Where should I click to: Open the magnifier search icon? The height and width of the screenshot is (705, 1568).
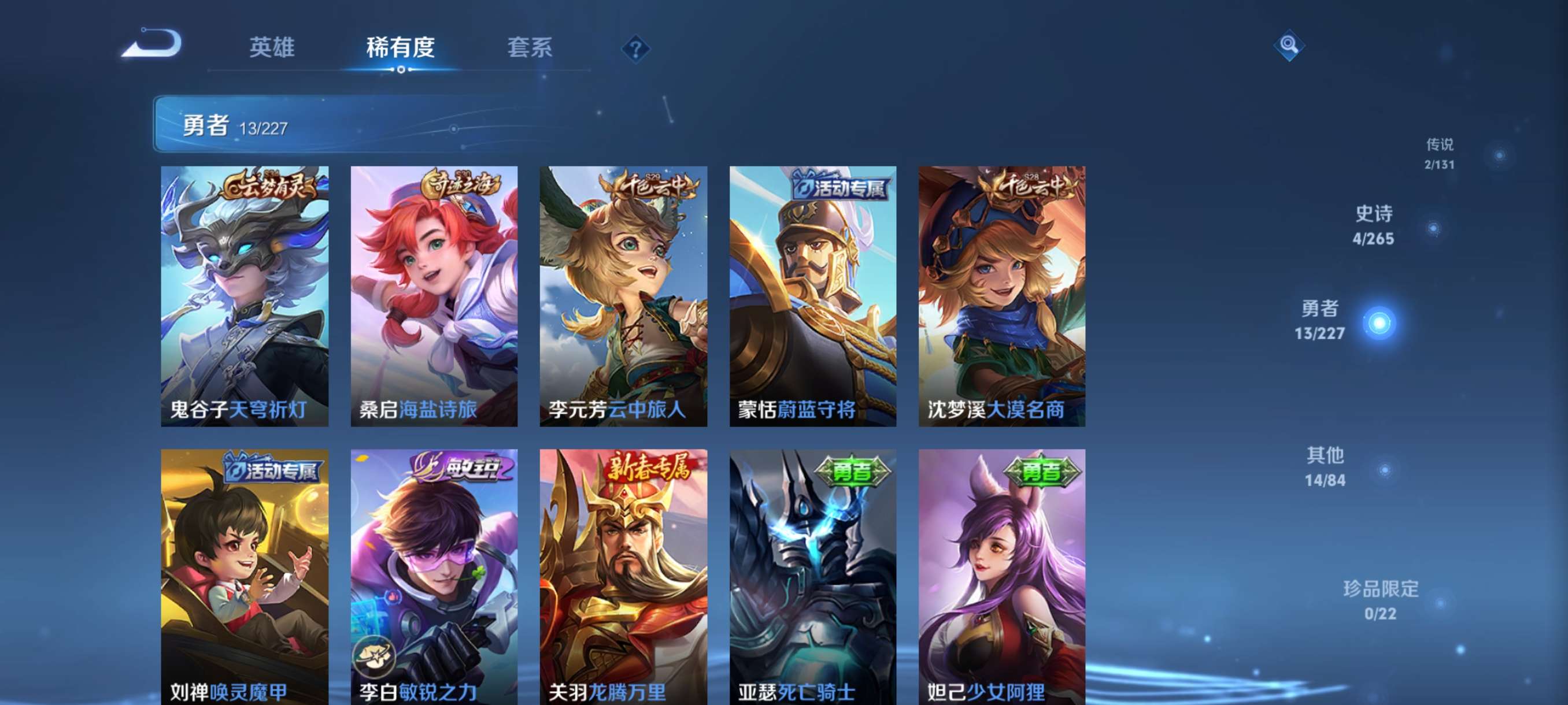1288,45
